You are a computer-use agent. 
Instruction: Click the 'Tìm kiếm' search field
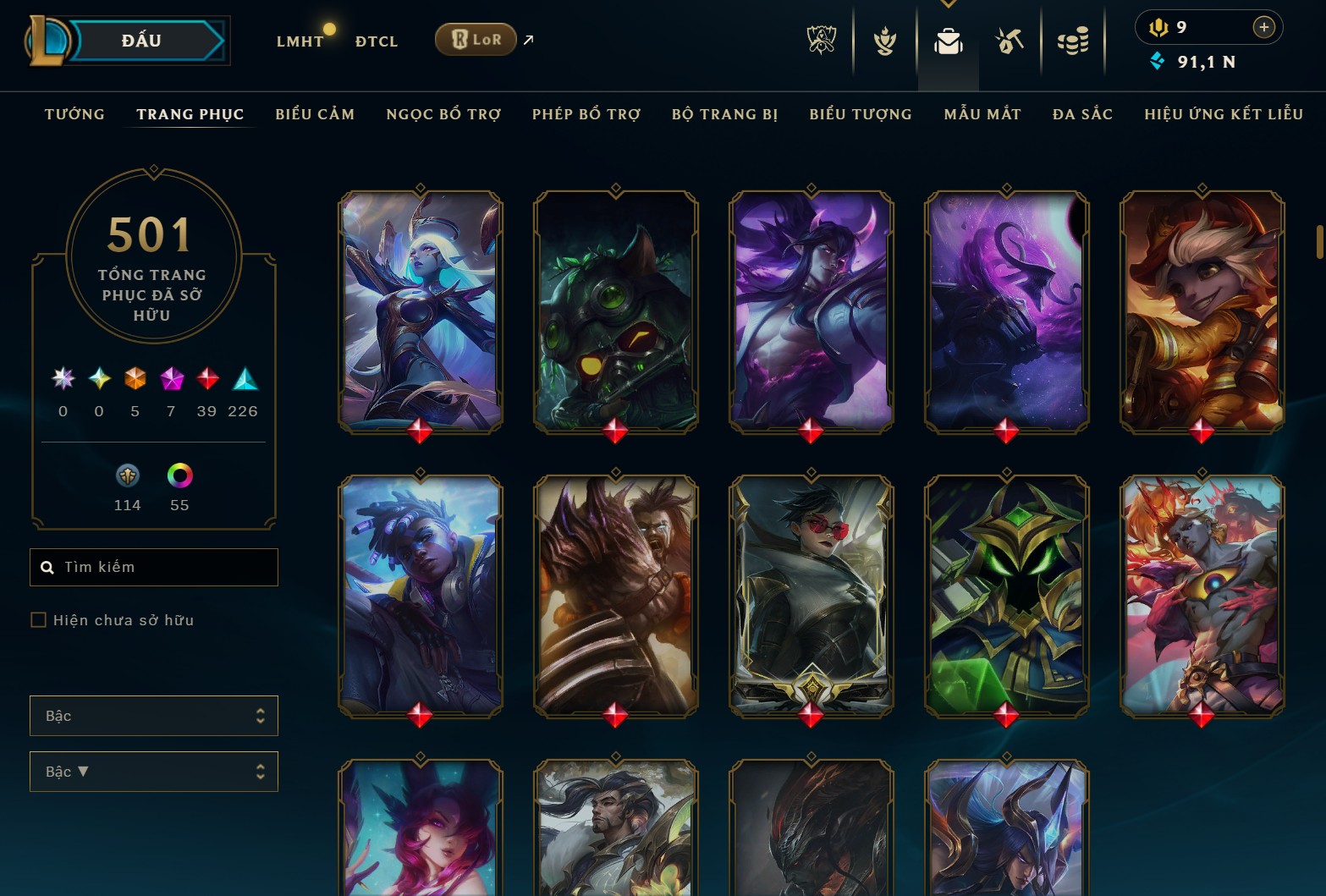pyautogui.click(x=153, y=567)
